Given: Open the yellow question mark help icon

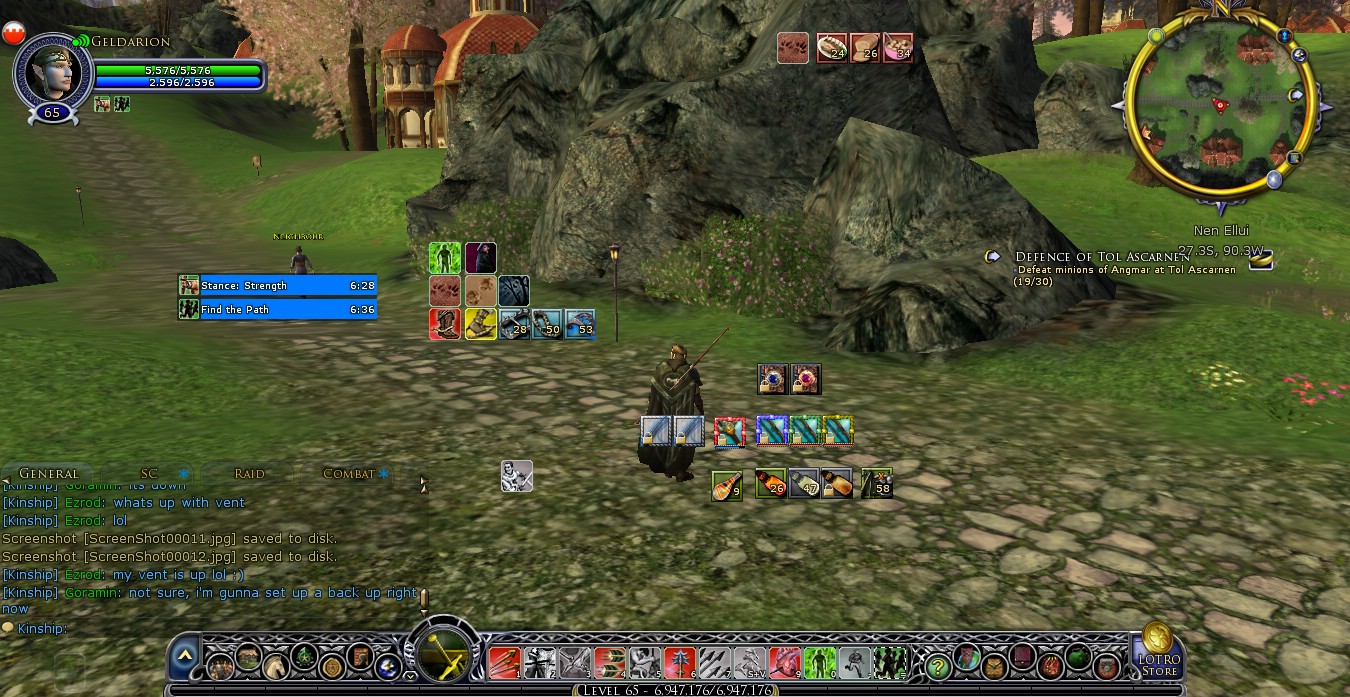Looking at the screenshot, I should coord(938,664).
